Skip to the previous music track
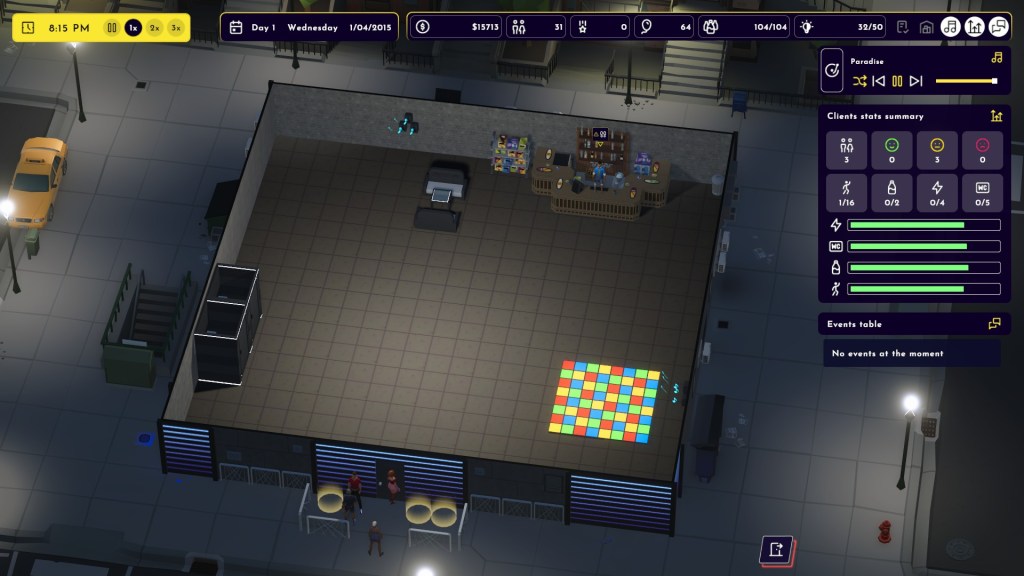Screen dimensions: 1024x576 [878, 81]
